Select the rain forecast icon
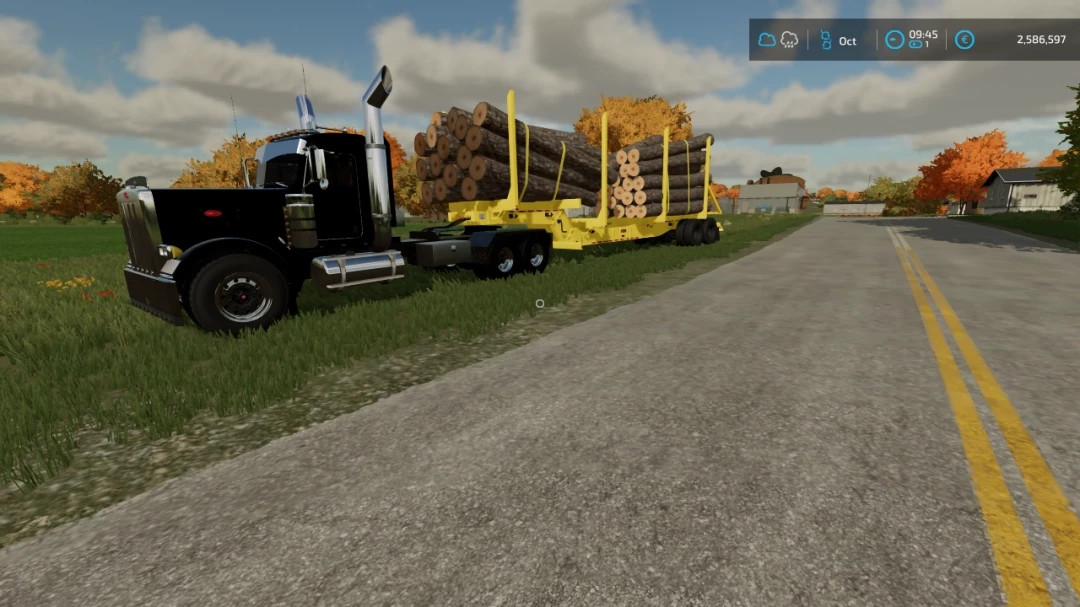The height and width of the screenshot is (607, 1080). 789,40
